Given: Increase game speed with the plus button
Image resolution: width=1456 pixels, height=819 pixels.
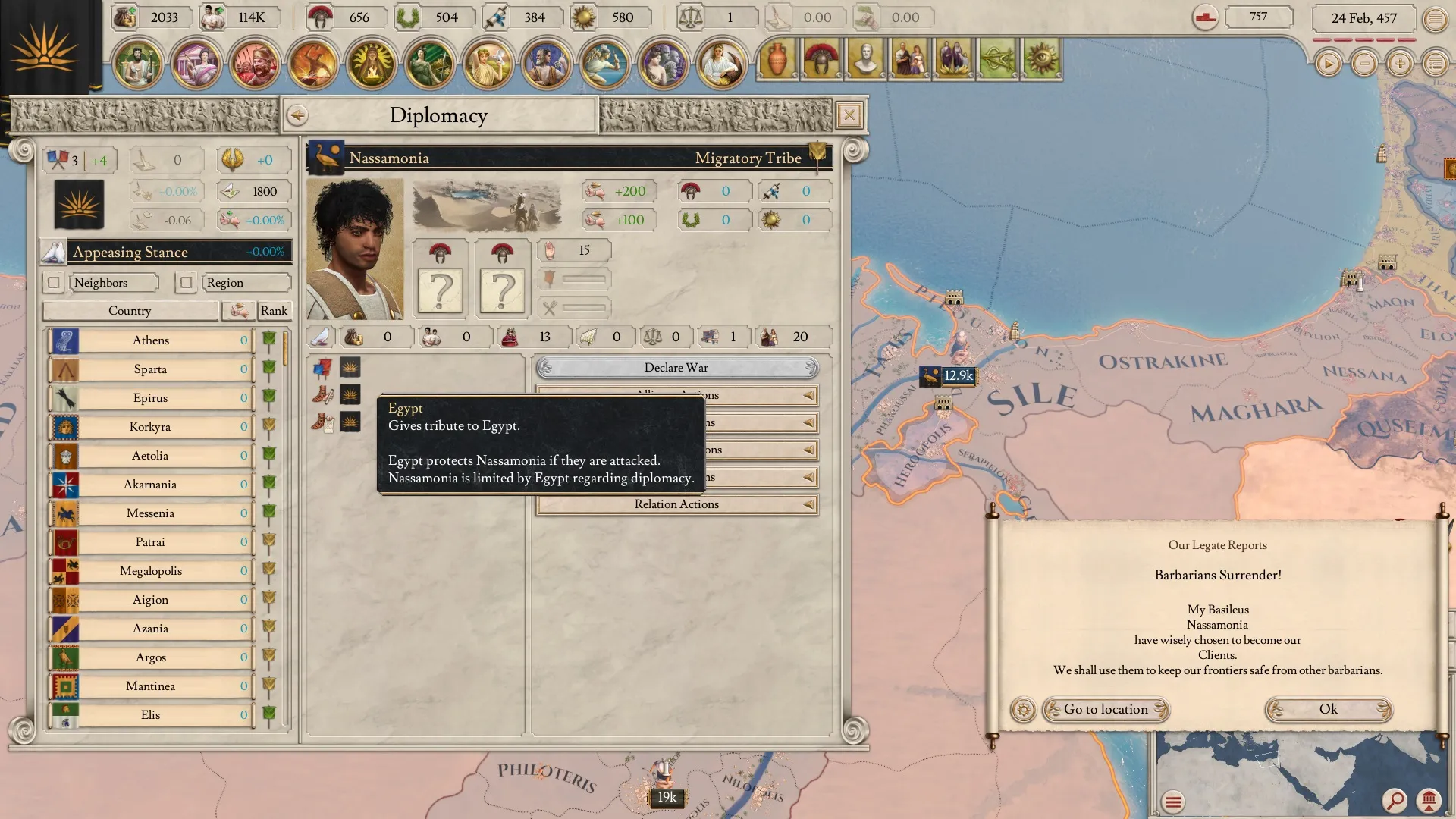Looking at the screenshot, I should point(1399,64).
